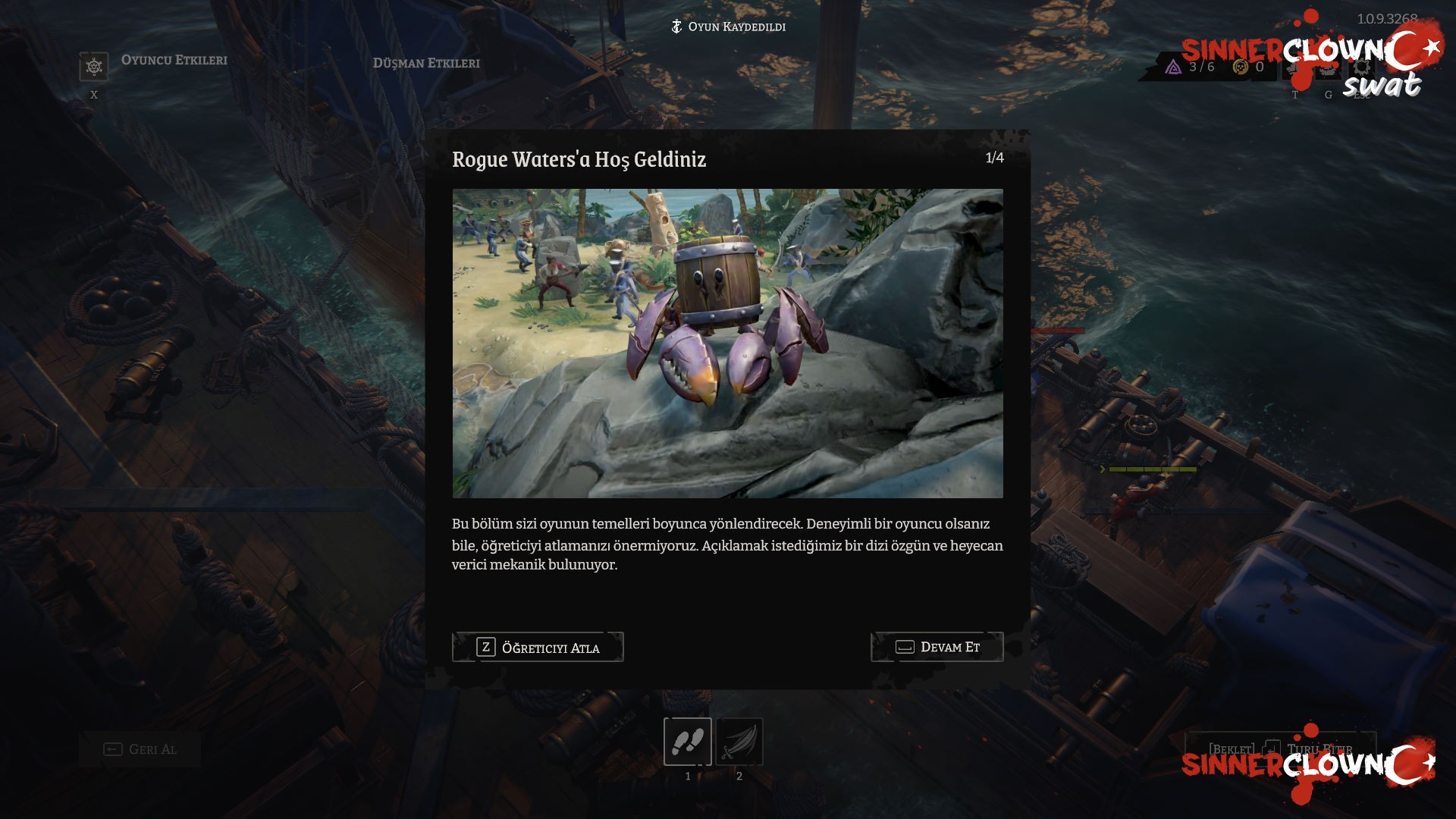Click the purple triangle resource icon

1174,67
